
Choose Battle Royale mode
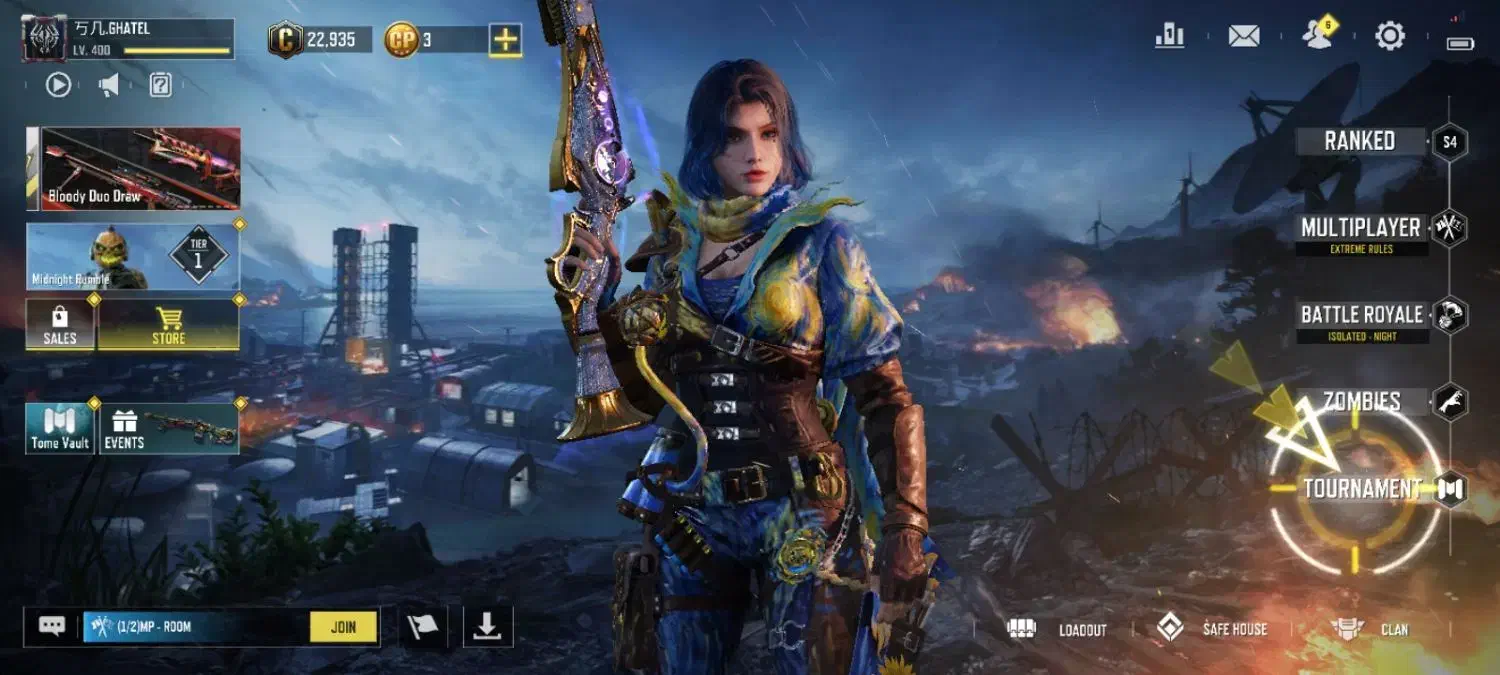[x=1361, y=316]
